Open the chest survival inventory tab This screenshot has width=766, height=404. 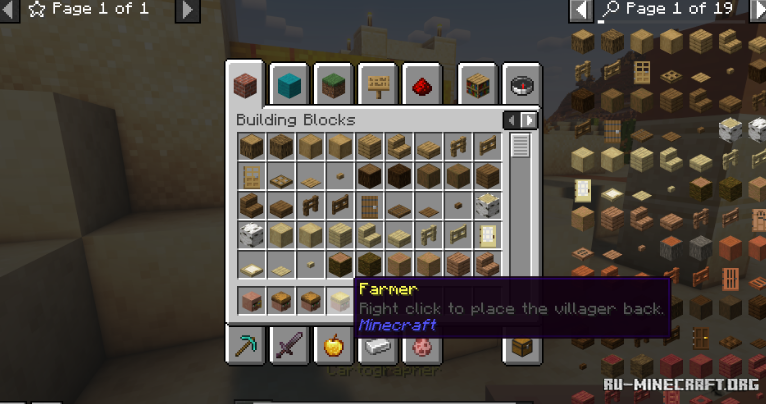tap(521, 346)
